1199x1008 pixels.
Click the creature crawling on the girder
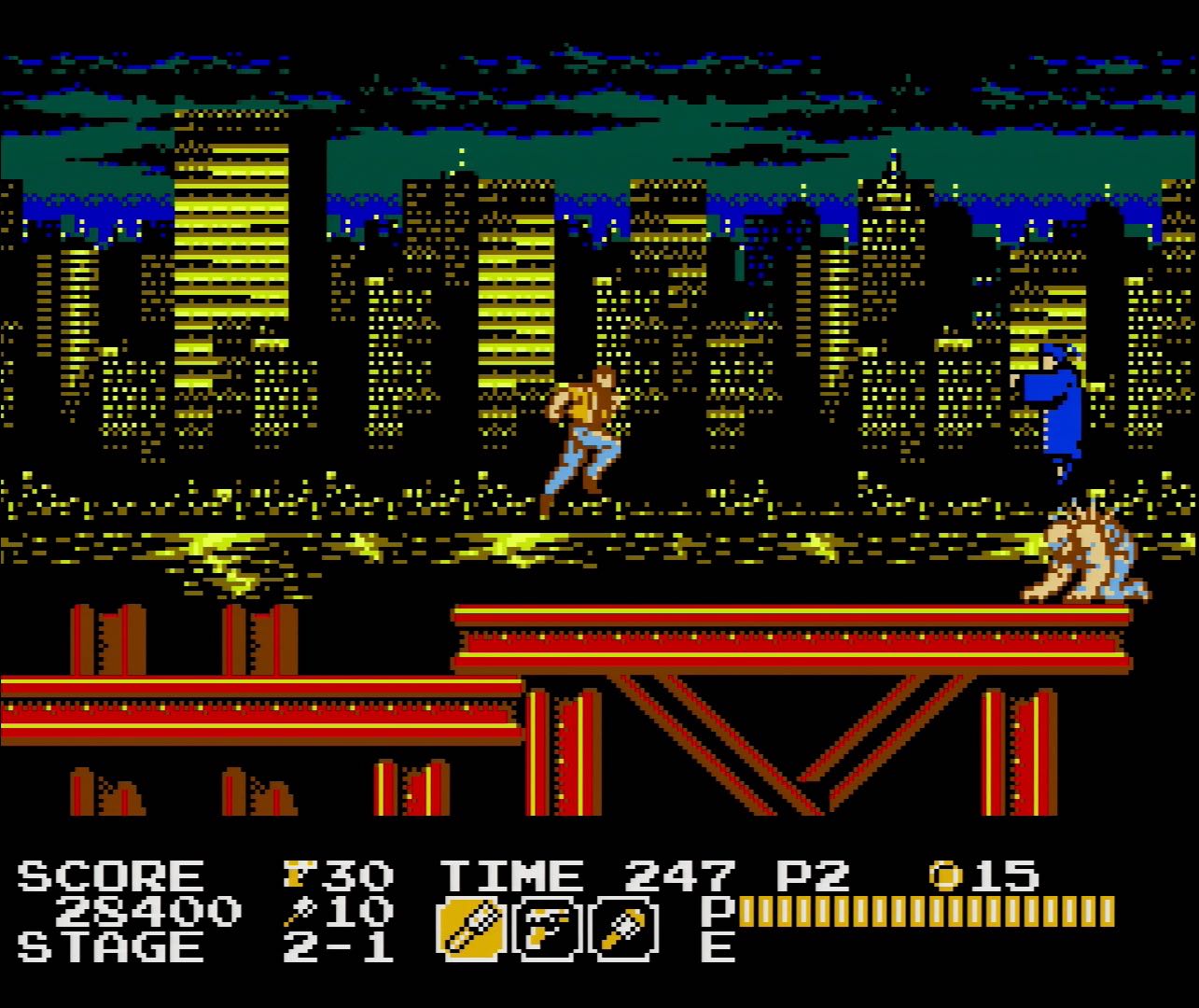(x=1087, y=555)
